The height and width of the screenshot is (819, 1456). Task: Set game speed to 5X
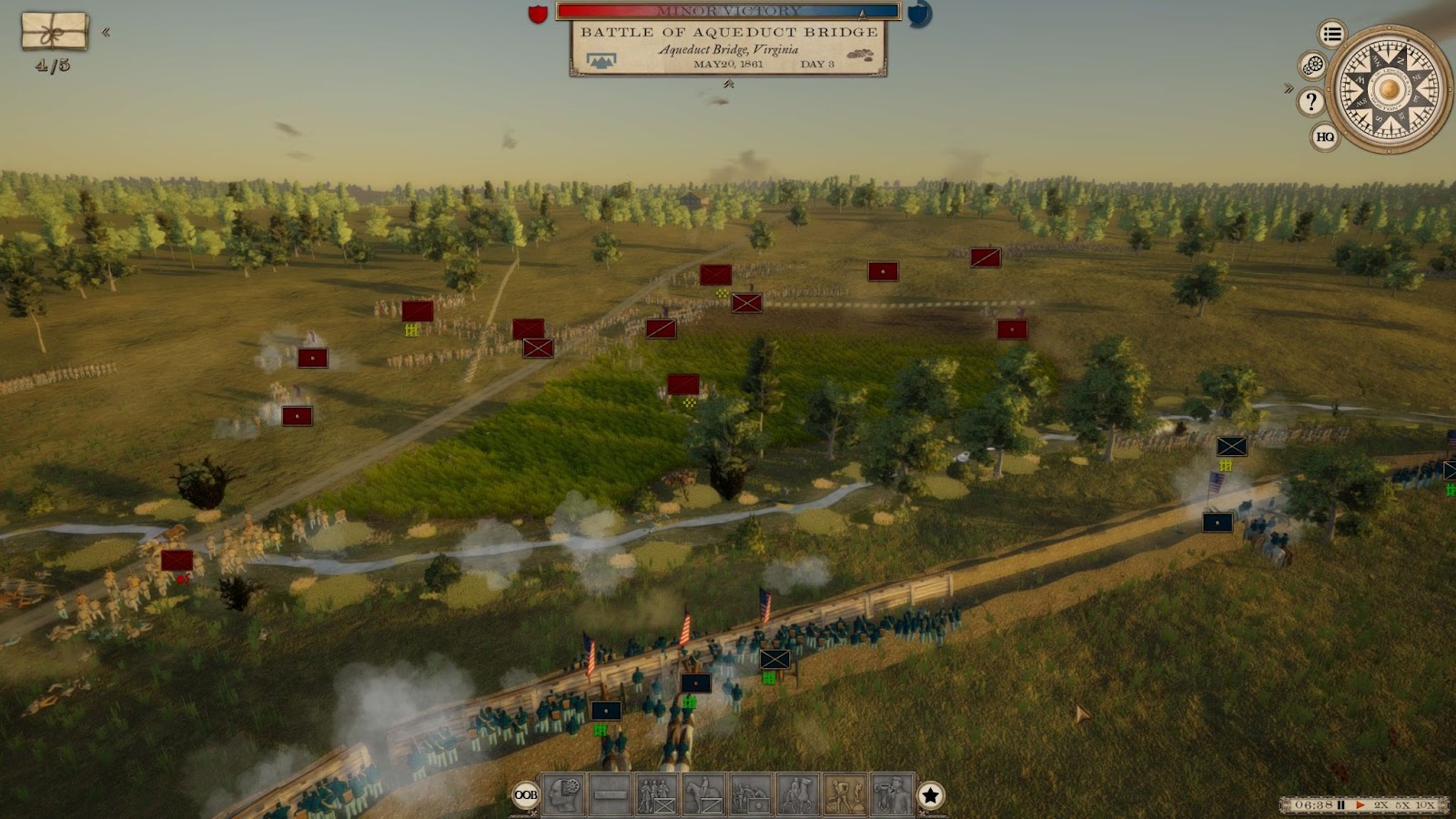[x=1402, y=805]
